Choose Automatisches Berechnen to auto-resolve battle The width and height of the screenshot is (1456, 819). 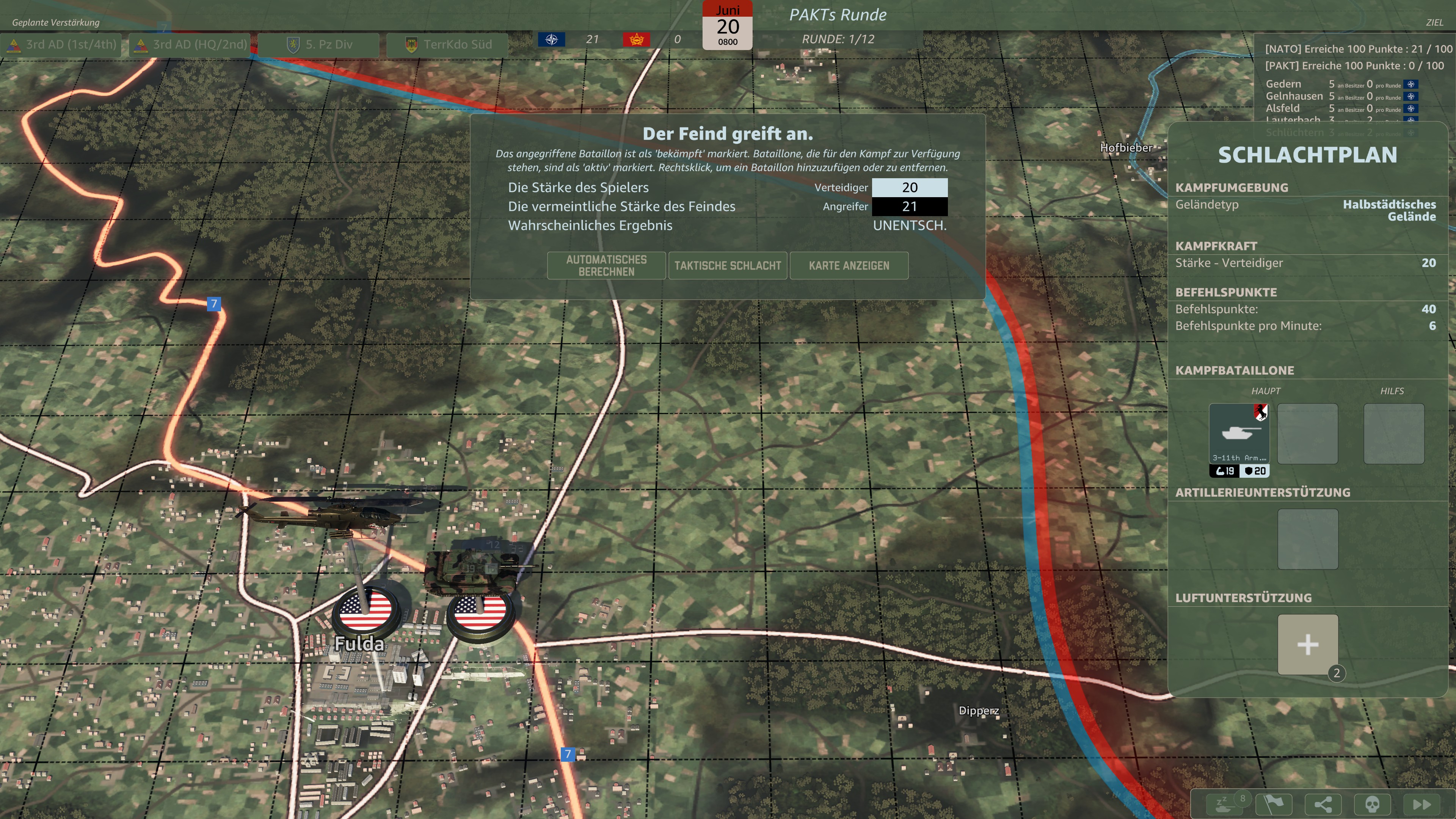pyautogui.click(x=606, y=266)
